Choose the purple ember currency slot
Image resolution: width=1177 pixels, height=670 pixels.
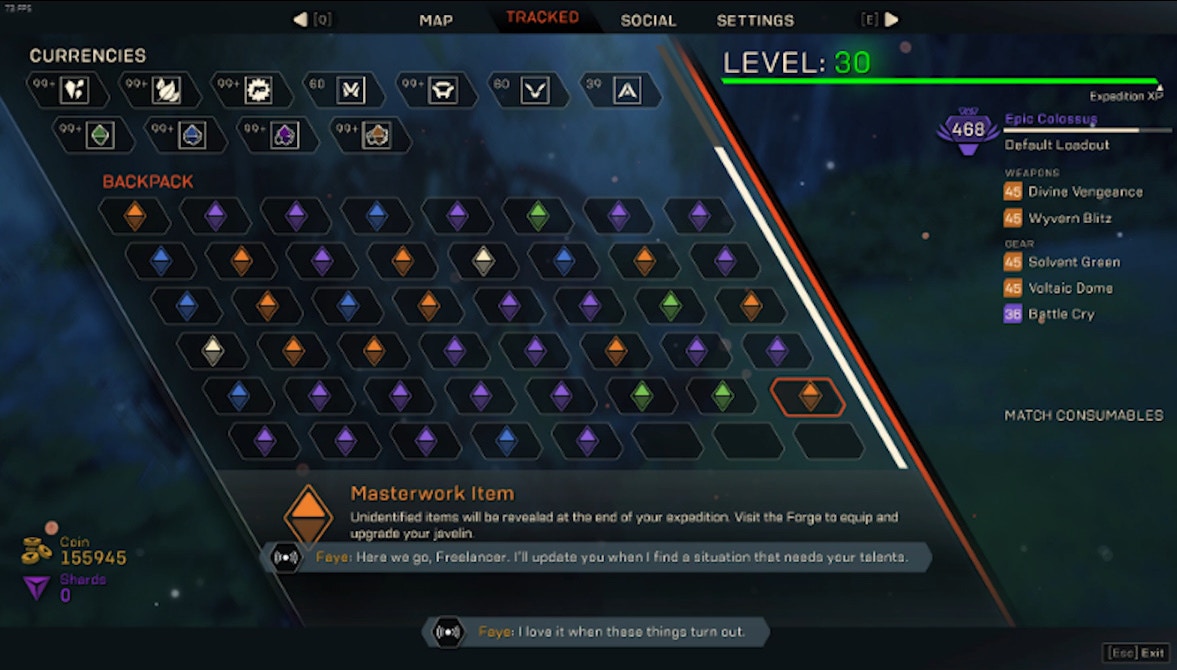click(283, 135)
